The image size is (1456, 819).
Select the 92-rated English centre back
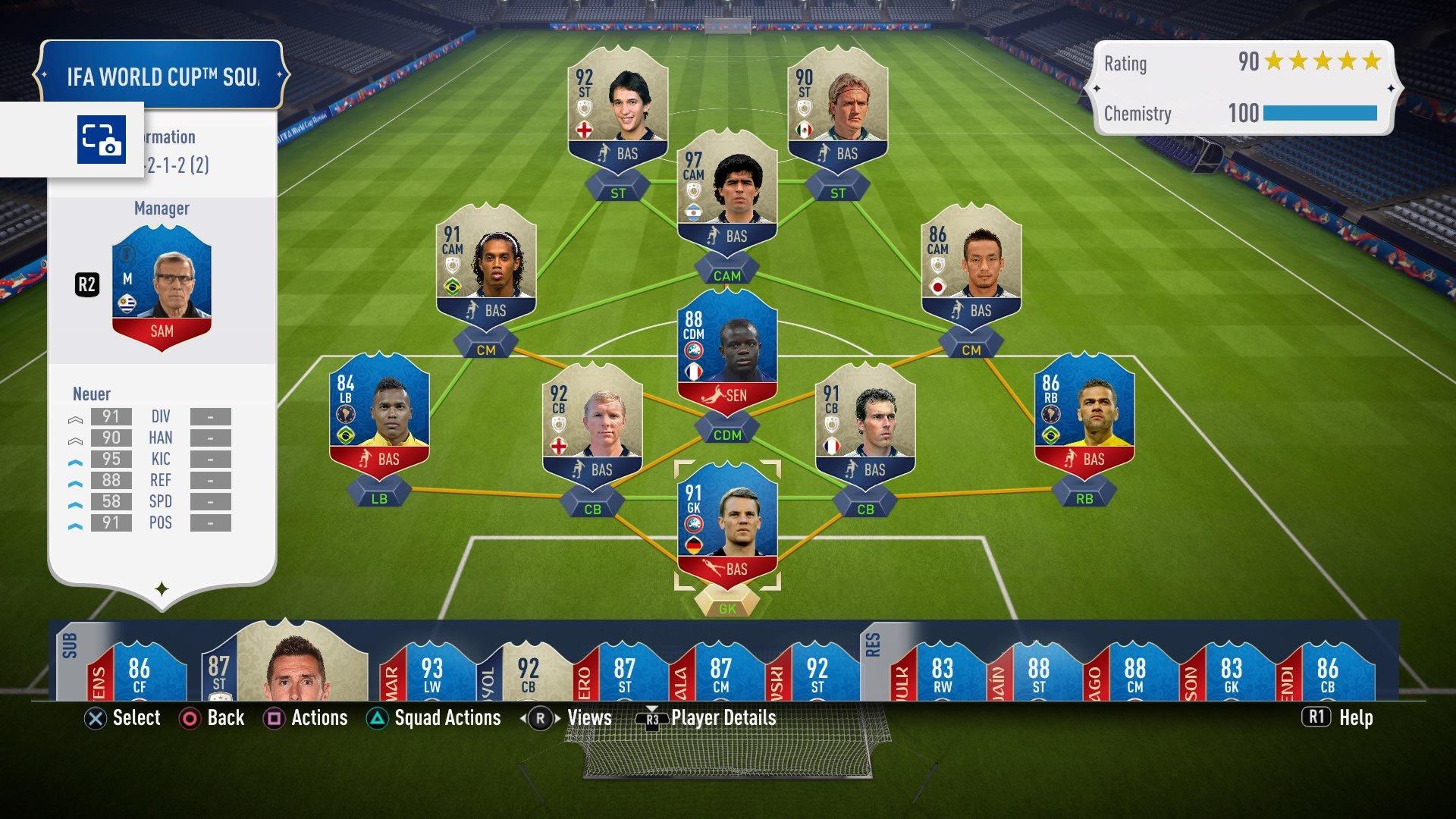pos(592,423)
